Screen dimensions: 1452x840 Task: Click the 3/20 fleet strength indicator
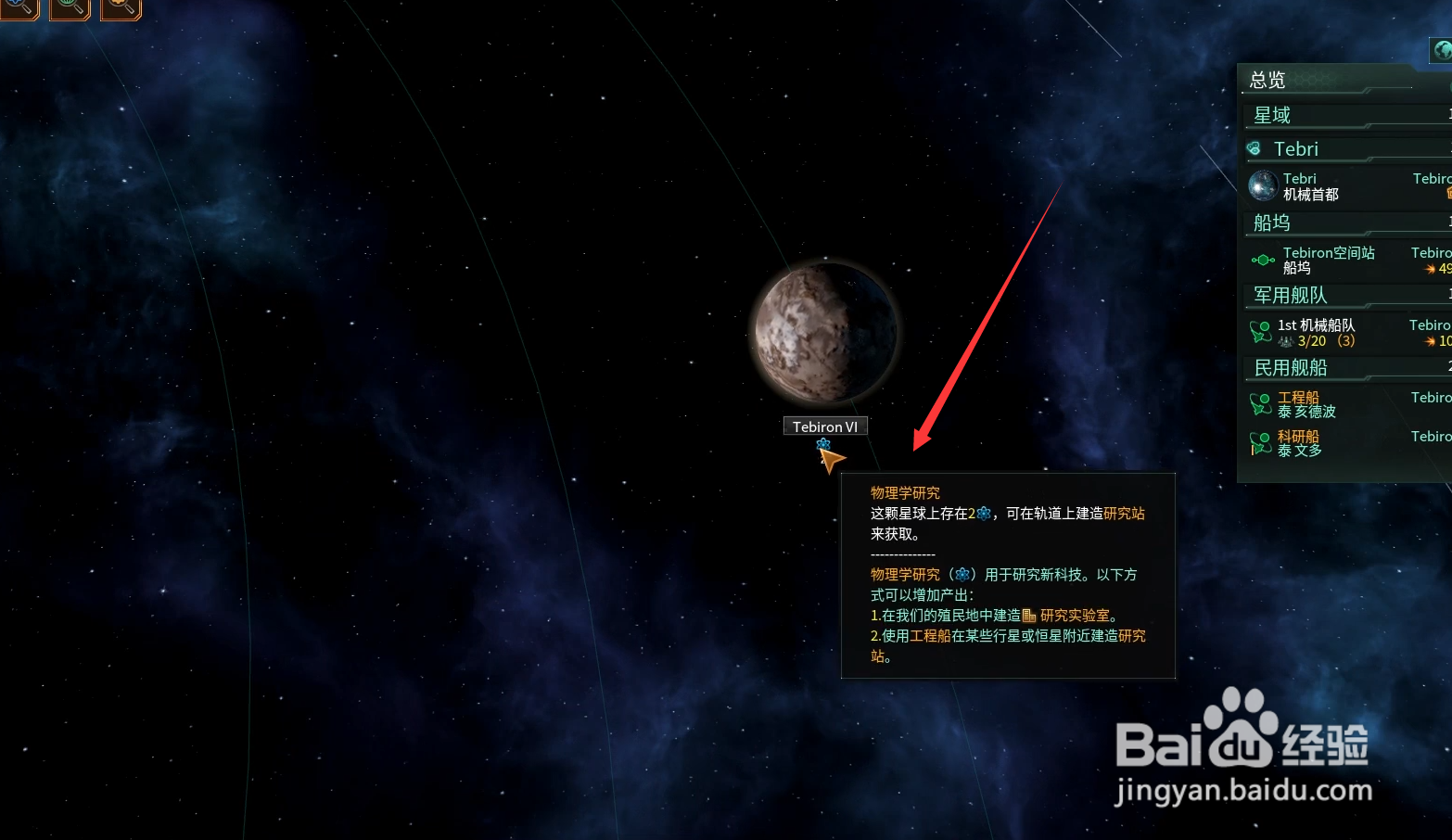click(1311, 340)
